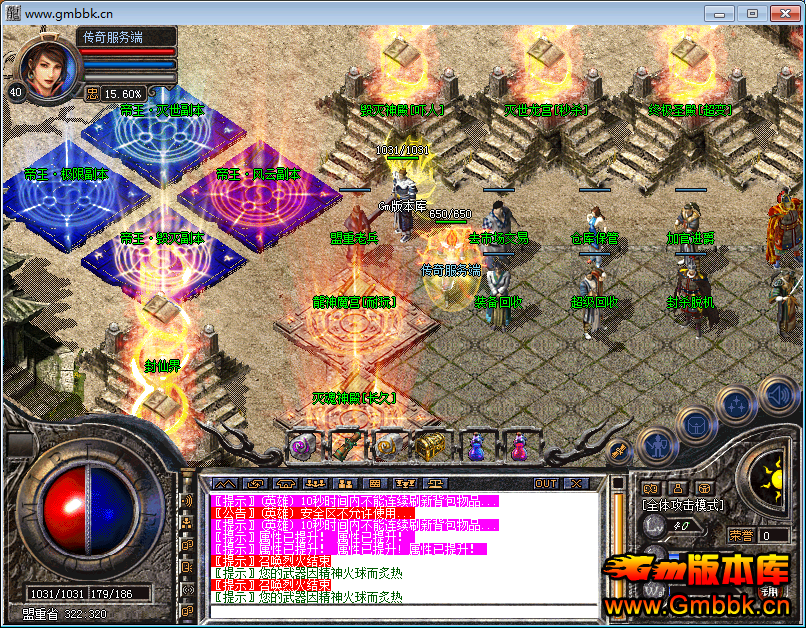Open the skills button with four stars
The width and height of the screenshot is (806, 628).
coord(737,405)
